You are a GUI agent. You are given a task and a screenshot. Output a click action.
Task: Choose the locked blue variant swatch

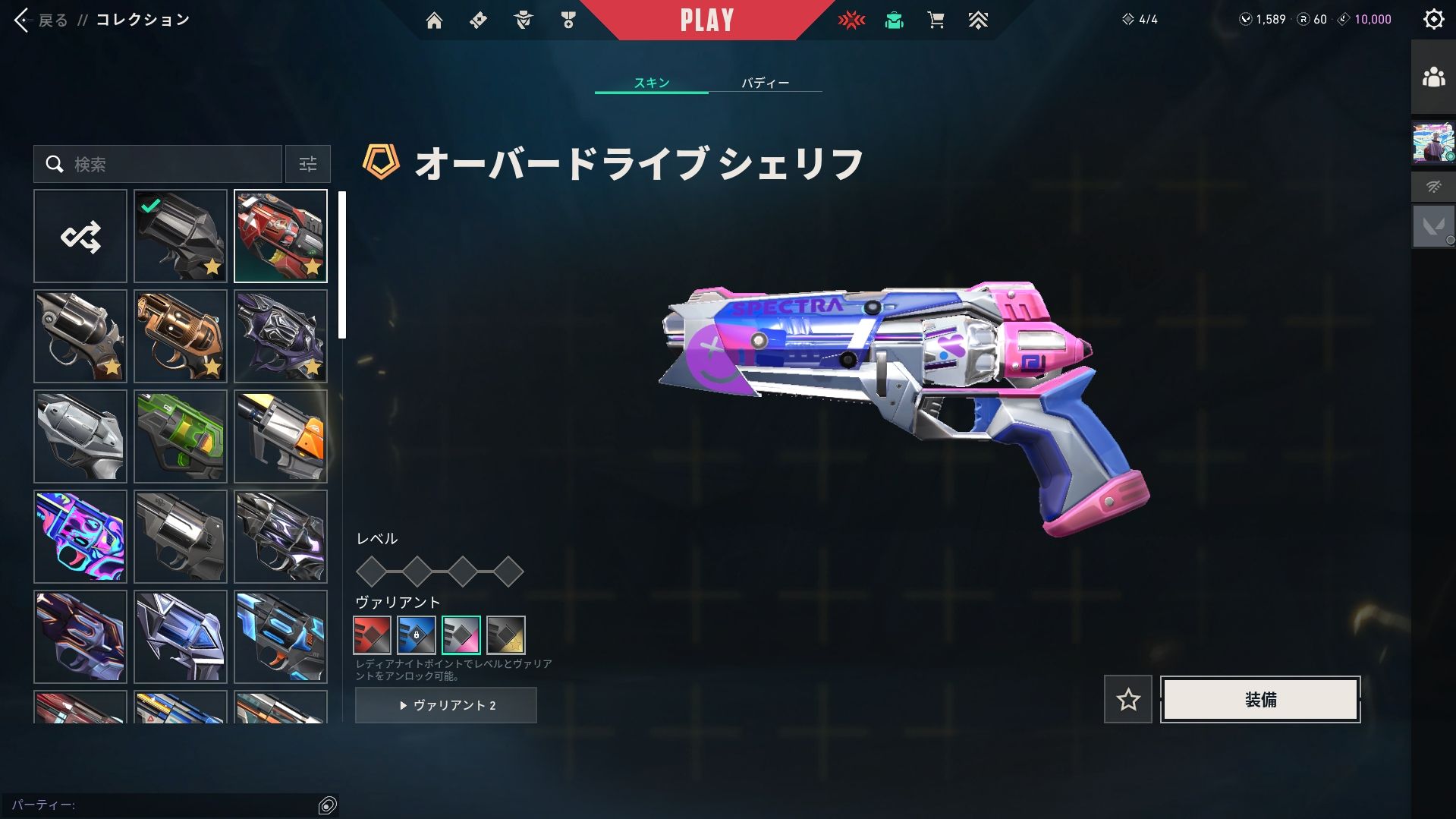(417, 635)
